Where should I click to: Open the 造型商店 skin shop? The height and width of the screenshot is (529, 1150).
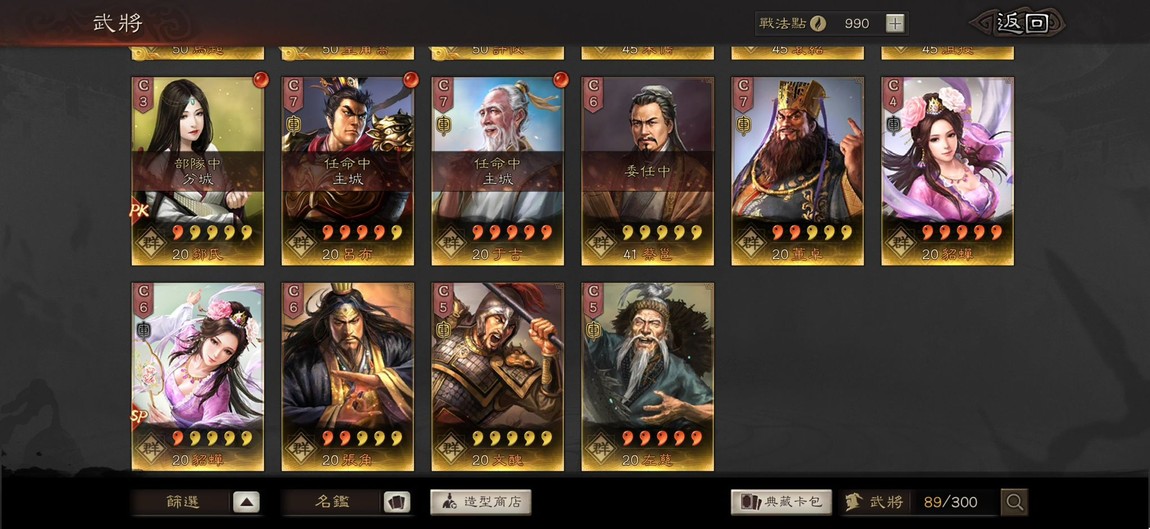480,502
